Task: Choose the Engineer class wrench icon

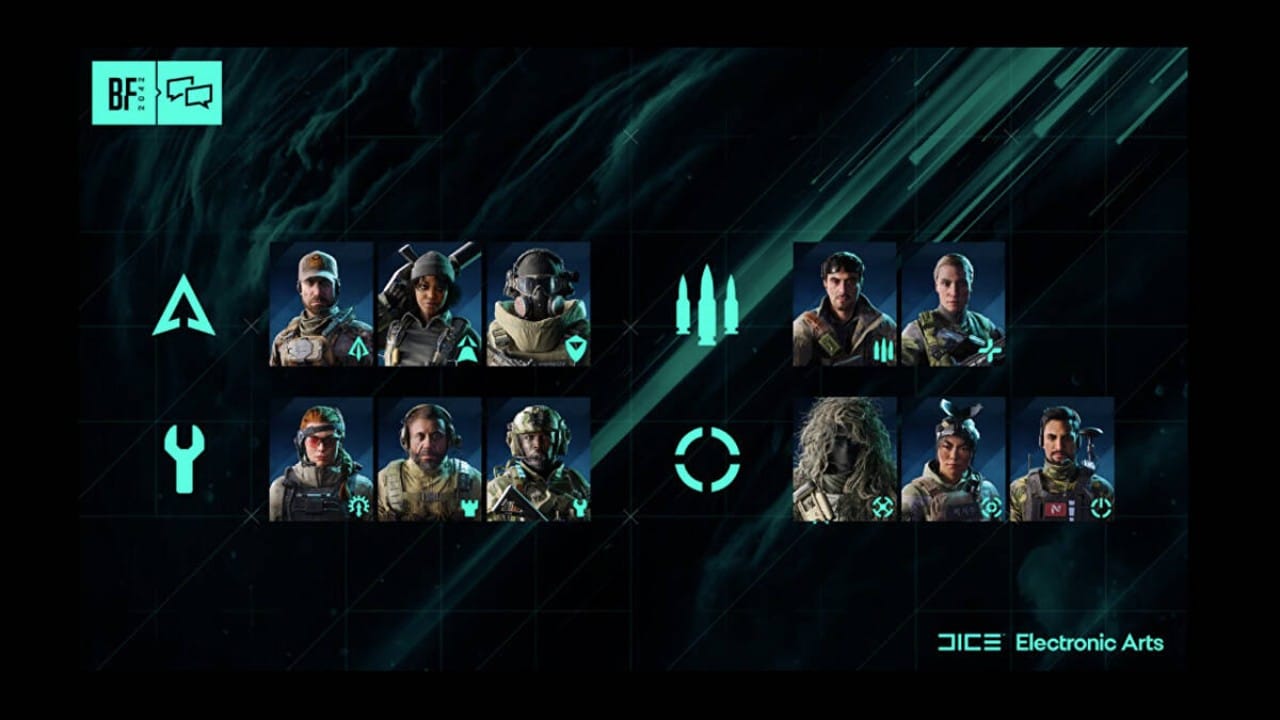Action: pyautogui.click(x=184, y=459)
